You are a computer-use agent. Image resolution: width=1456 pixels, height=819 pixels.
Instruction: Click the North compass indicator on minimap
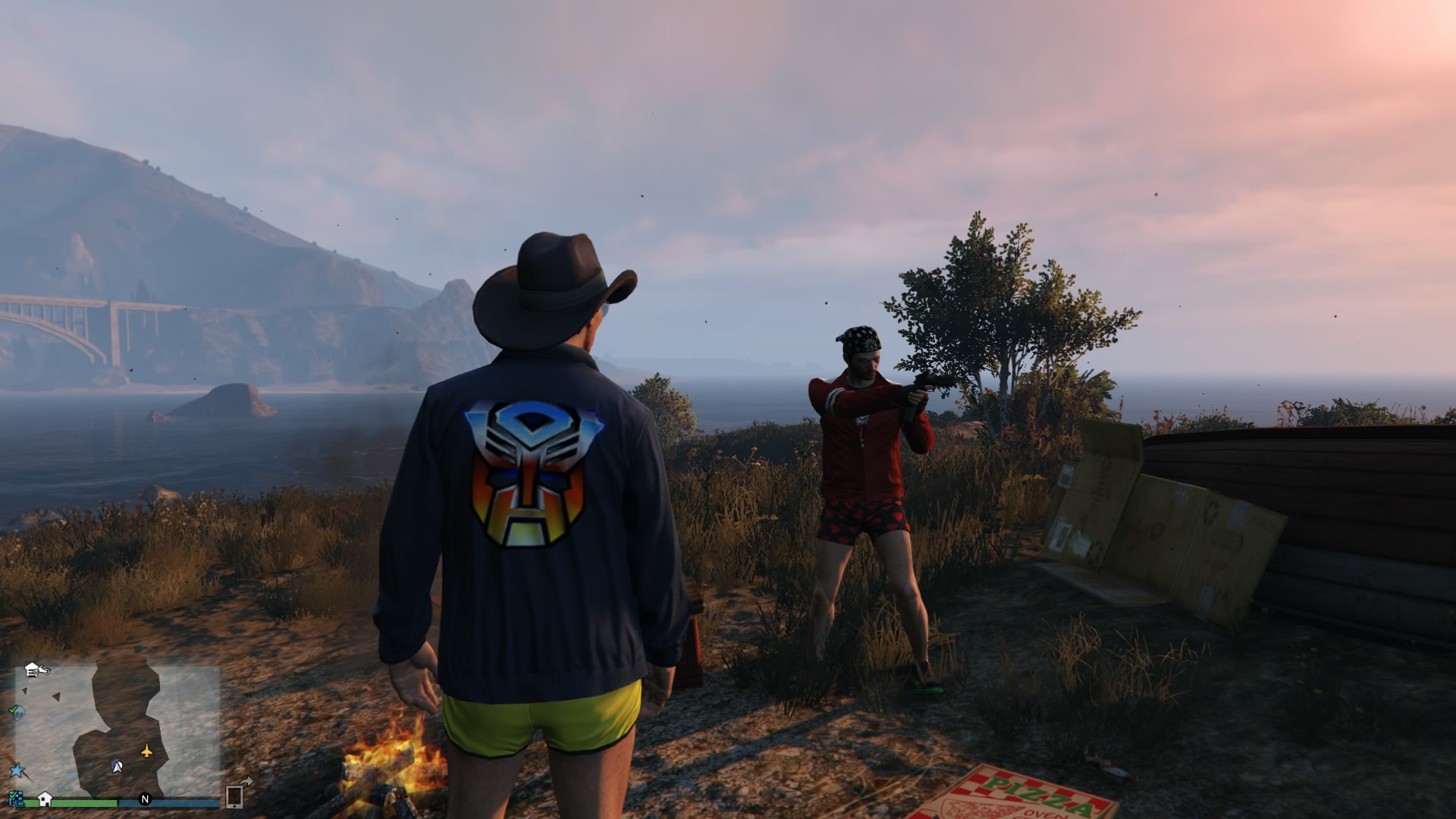click(x=145, y=799)
